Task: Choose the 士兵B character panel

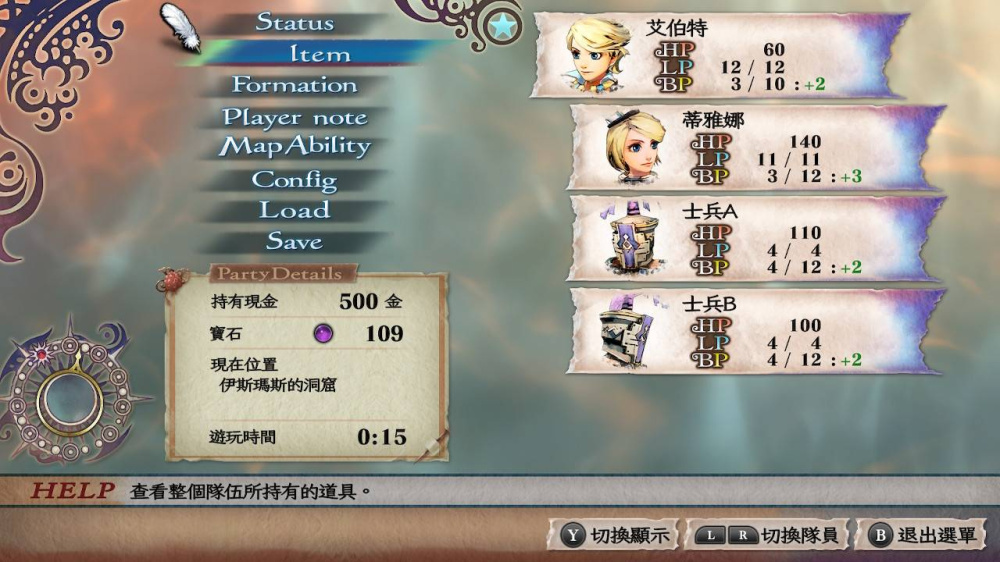Action: tap(755, 330)
